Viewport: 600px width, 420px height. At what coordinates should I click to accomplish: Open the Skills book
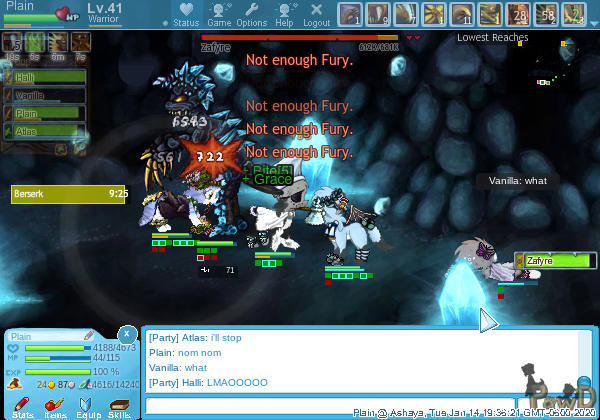point(119,405)
